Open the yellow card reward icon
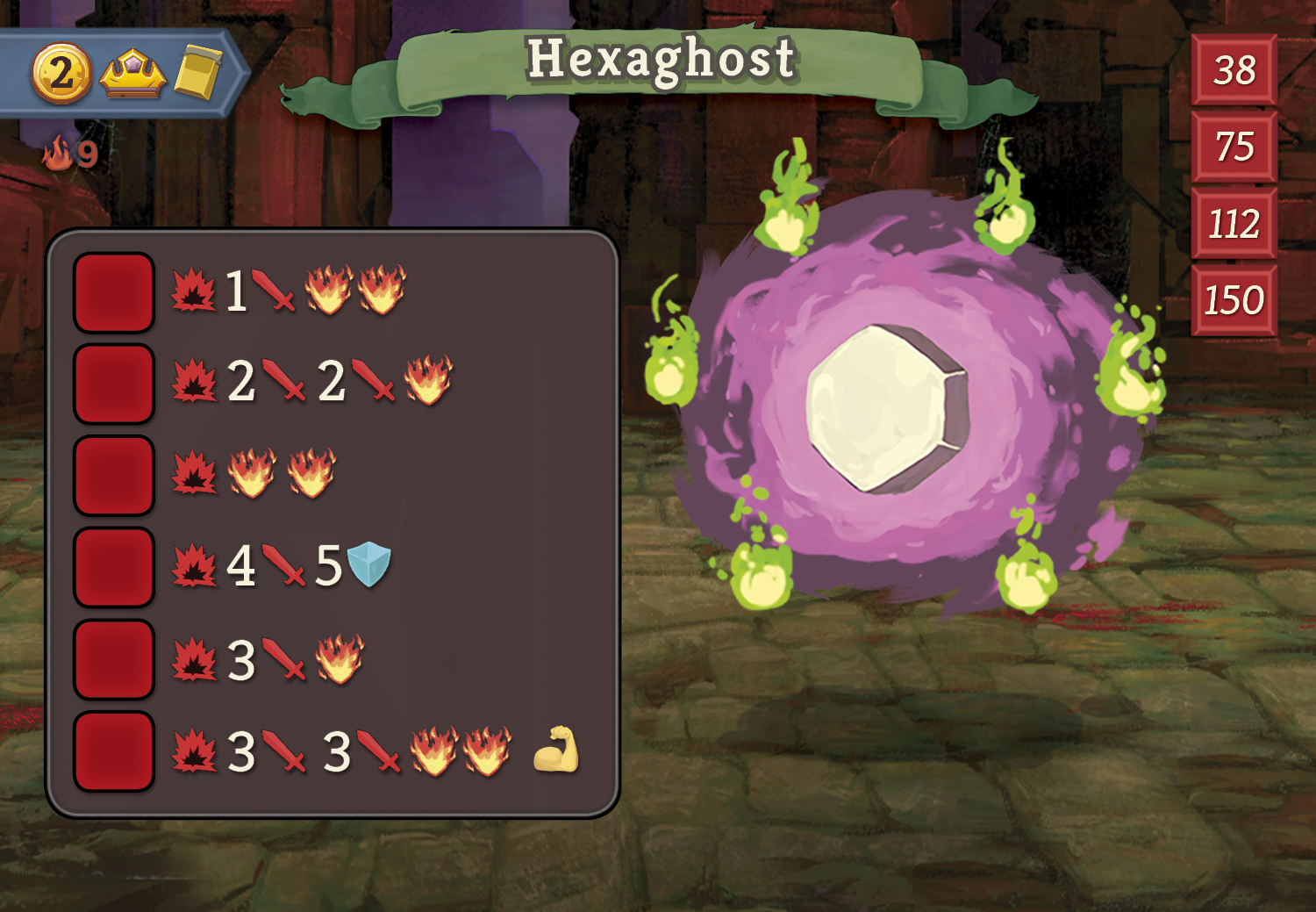Viewport: 1316px width, 912px height. point(197,73)
